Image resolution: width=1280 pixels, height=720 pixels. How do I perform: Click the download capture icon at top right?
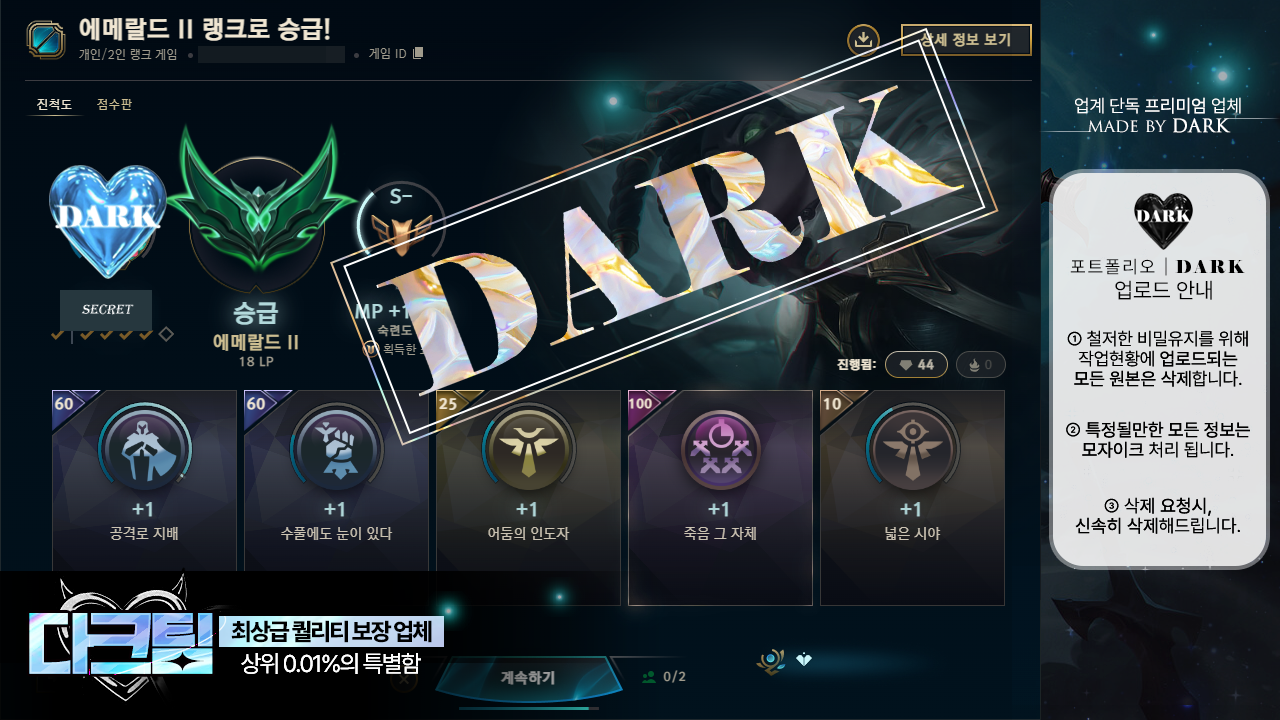point(862,40)
